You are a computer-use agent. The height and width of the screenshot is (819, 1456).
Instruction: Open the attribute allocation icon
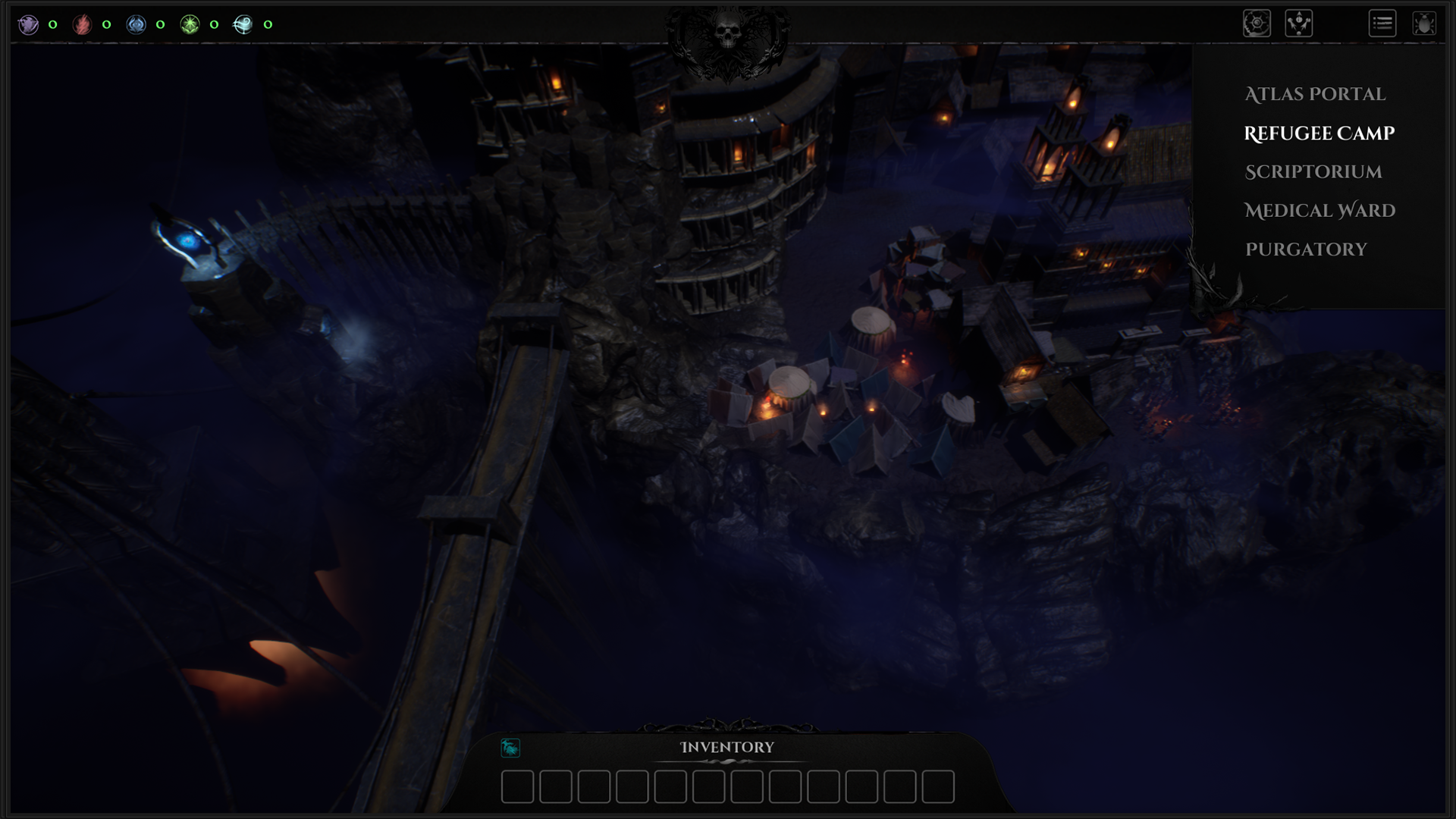(1298, 23)
